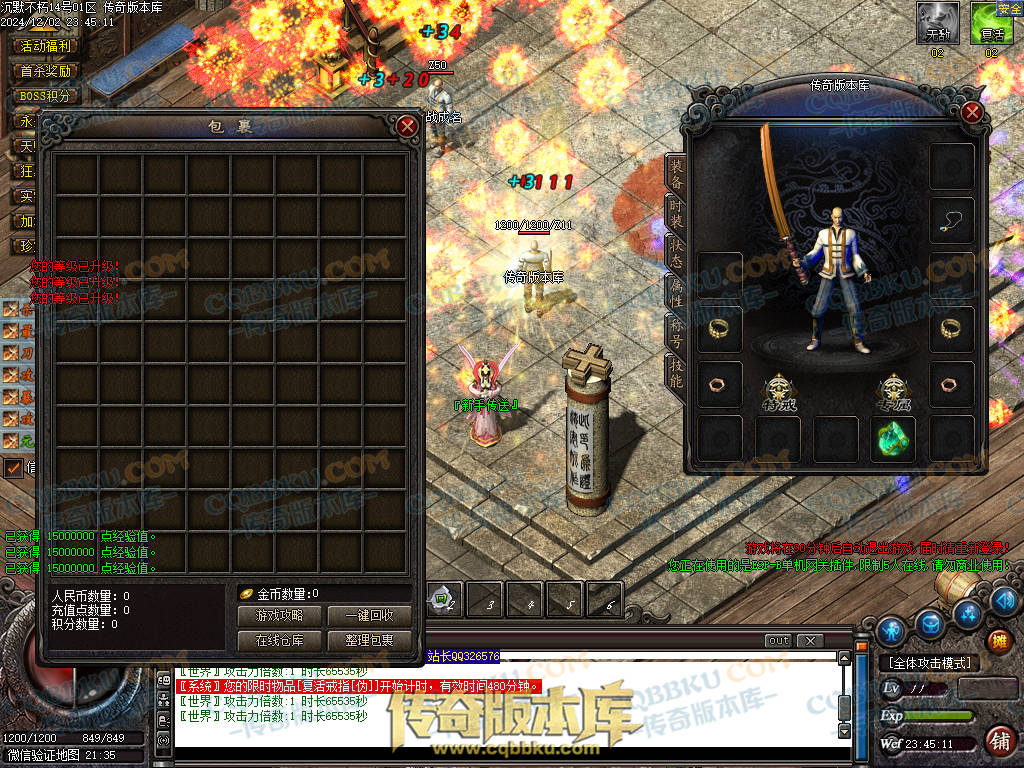Screen dimensions: 1024x768
Task: Open the 在线仓库 online warehouse
Action: 279,640
